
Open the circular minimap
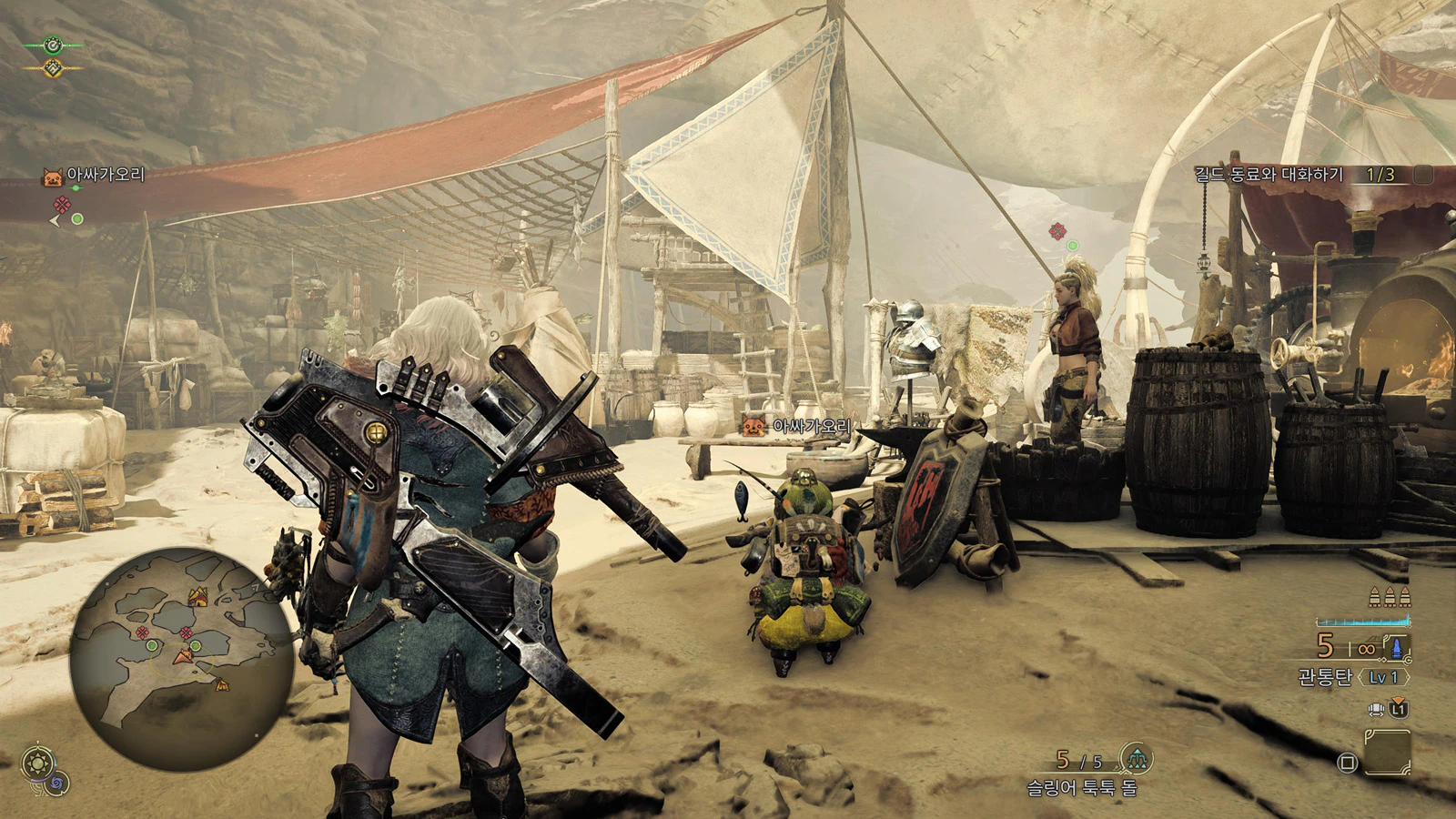tap(182, 660)
